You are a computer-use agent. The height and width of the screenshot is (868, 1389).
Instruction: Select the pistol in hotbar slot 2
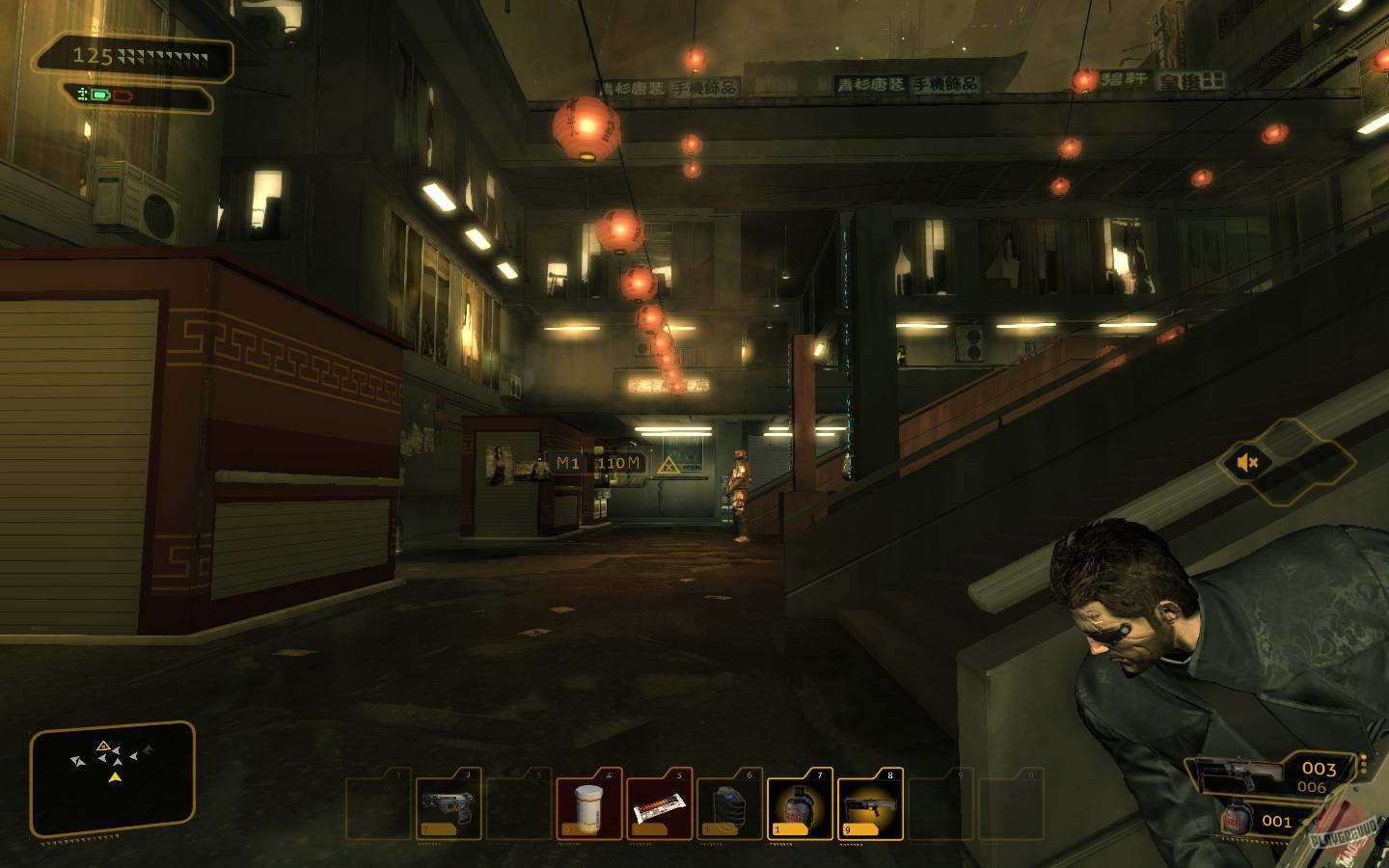tap(449, 804)
